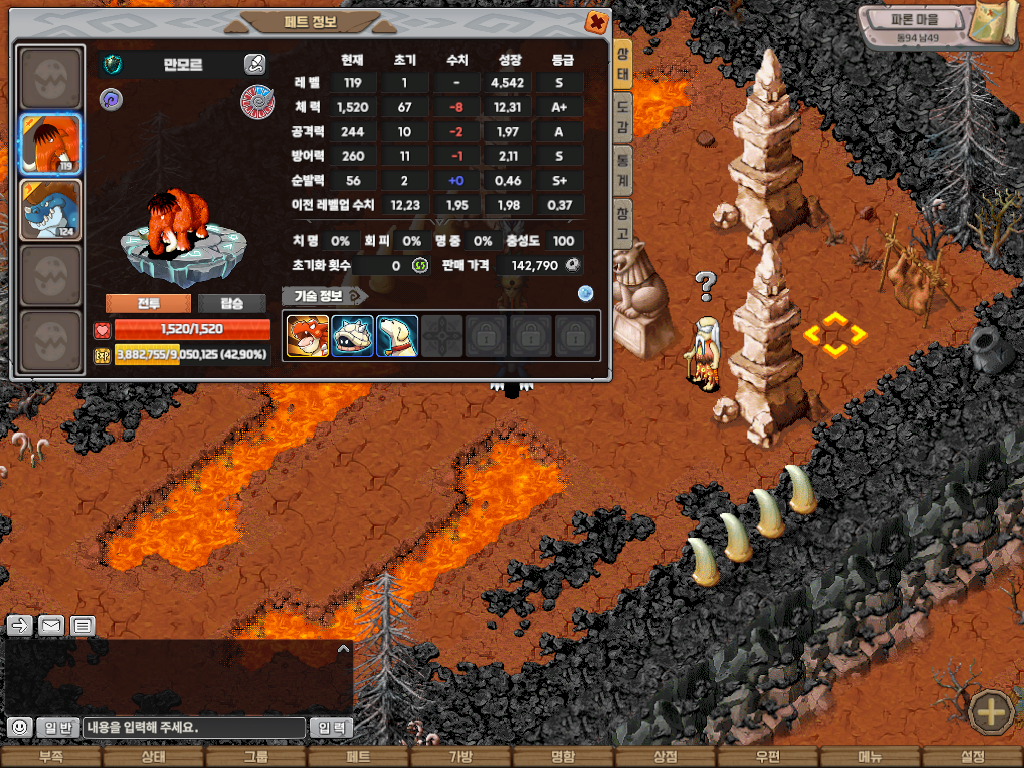This screenshot has height=768, width=1024.
Task: Open the 설정 (settings) menu
Action: coord(972,758)
